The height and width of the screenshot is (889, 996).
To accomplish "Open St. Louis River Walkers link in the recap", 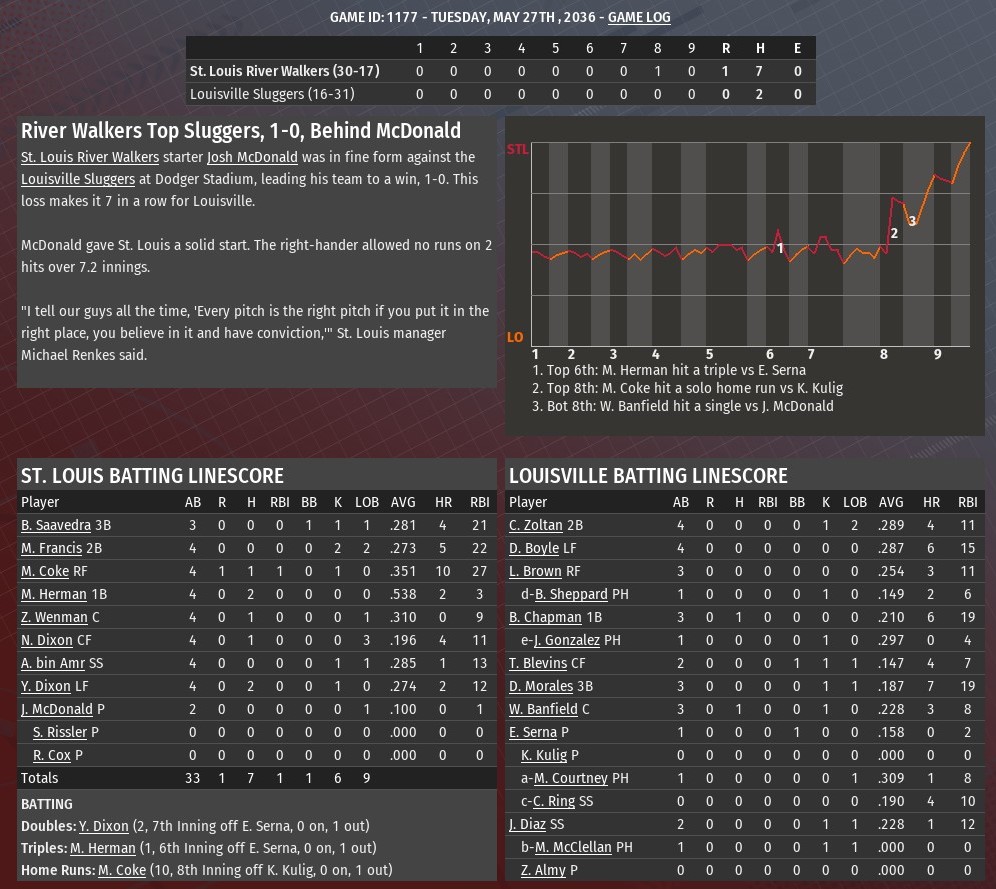I will pos(90,157).
